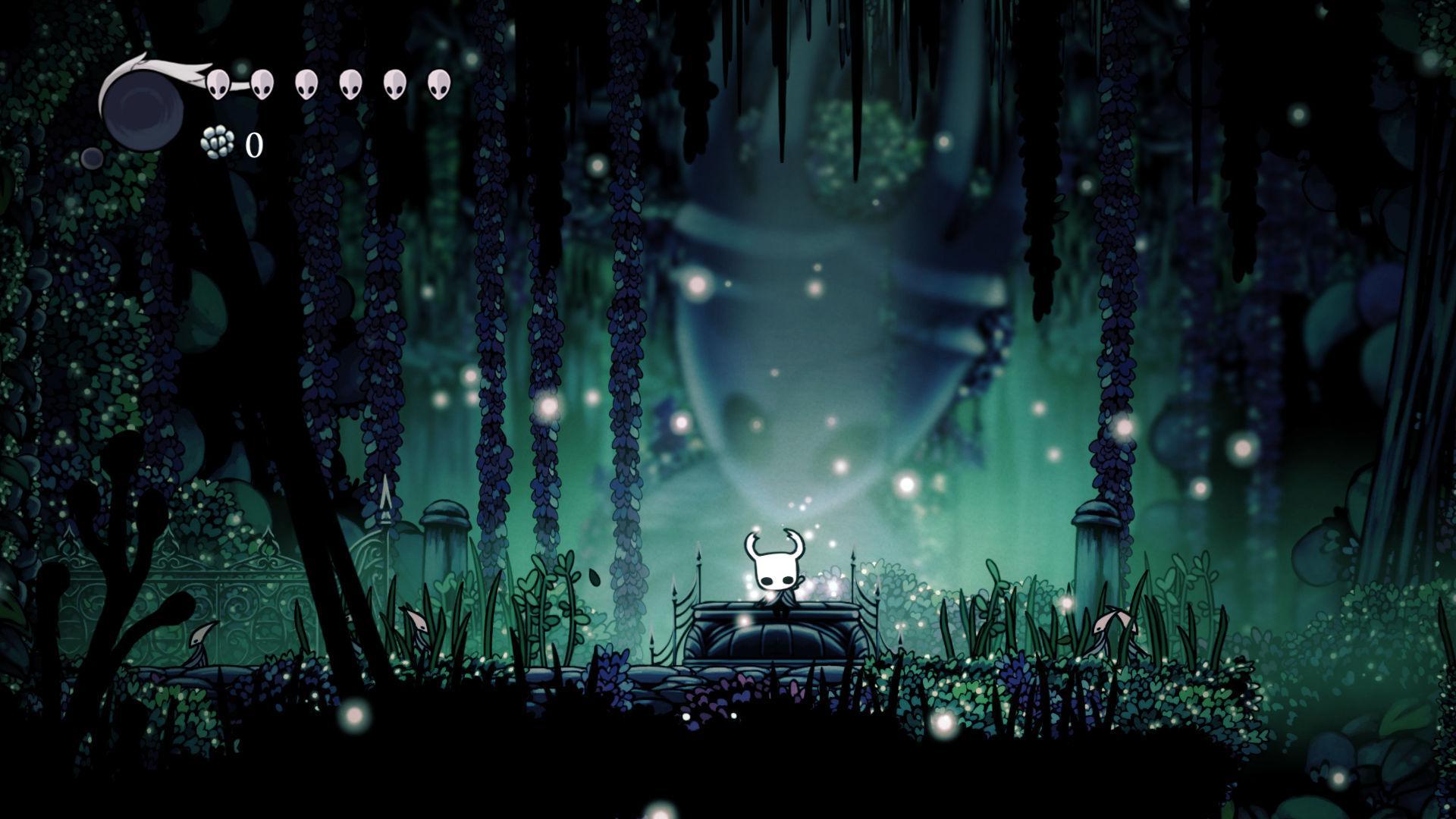Click the fourth health mask in the row

(x=350, y=83)
